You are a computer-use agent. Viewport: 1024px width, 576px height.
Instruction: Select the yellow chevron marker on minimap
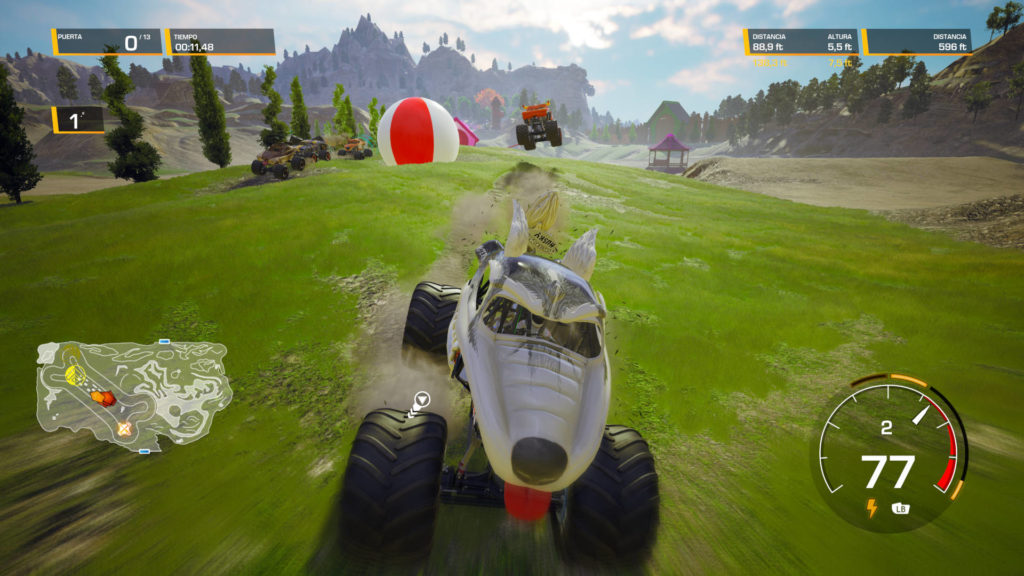point(73,374)
